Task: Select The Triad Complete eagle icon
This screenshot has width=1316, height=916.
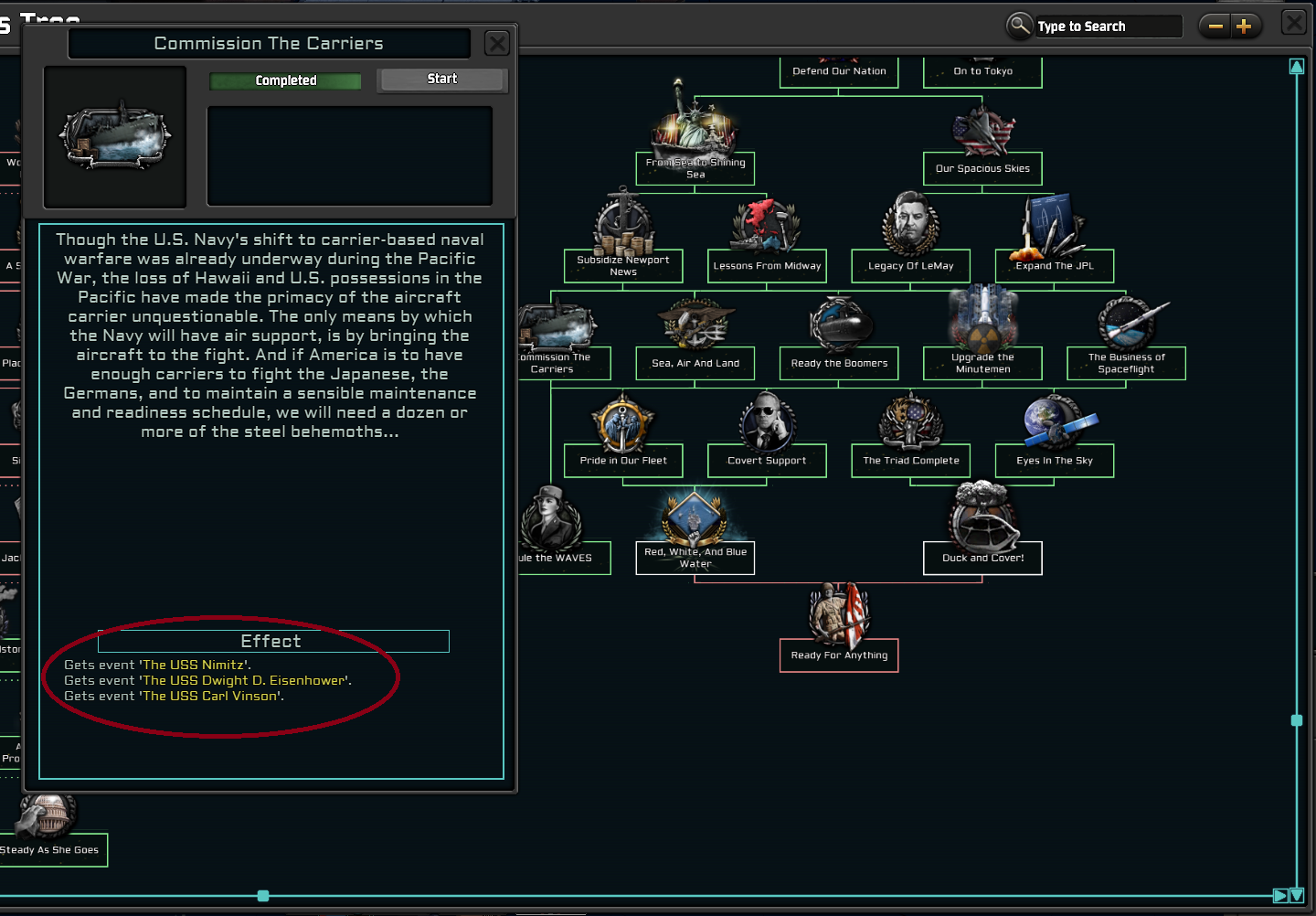Action: click(x=910, y=419)
